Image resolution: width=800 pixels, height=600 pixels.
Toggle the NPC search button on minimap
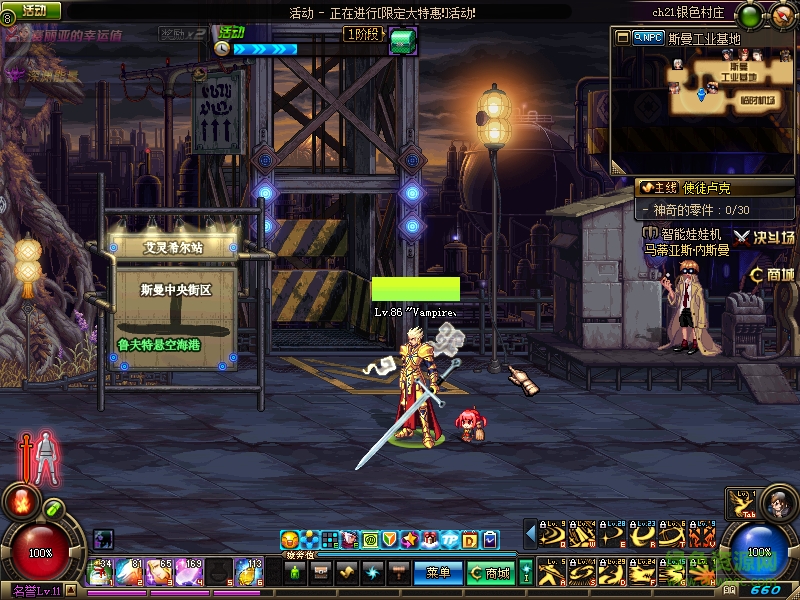click(x=649, y=38)
